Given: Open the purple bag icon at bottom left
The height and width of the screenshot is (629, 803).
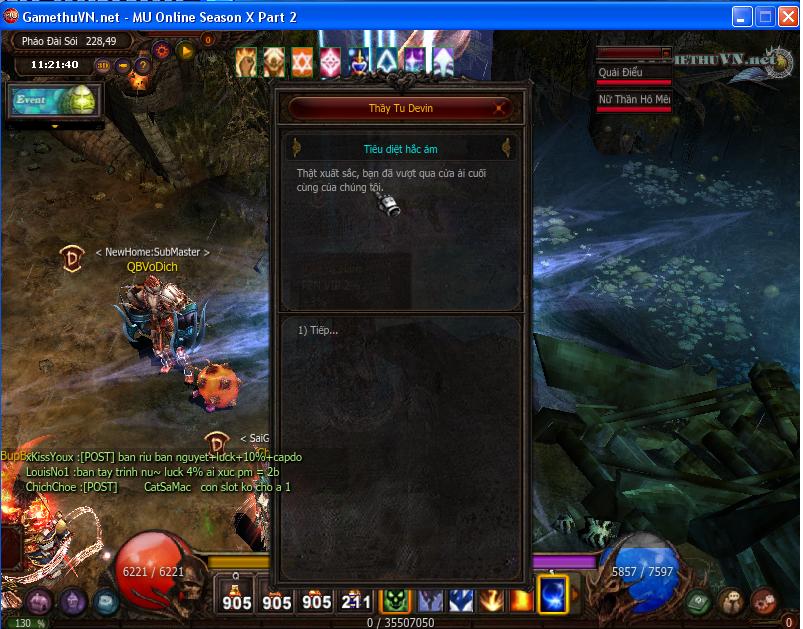Looking at the screenshot, I should click(40, 601).
